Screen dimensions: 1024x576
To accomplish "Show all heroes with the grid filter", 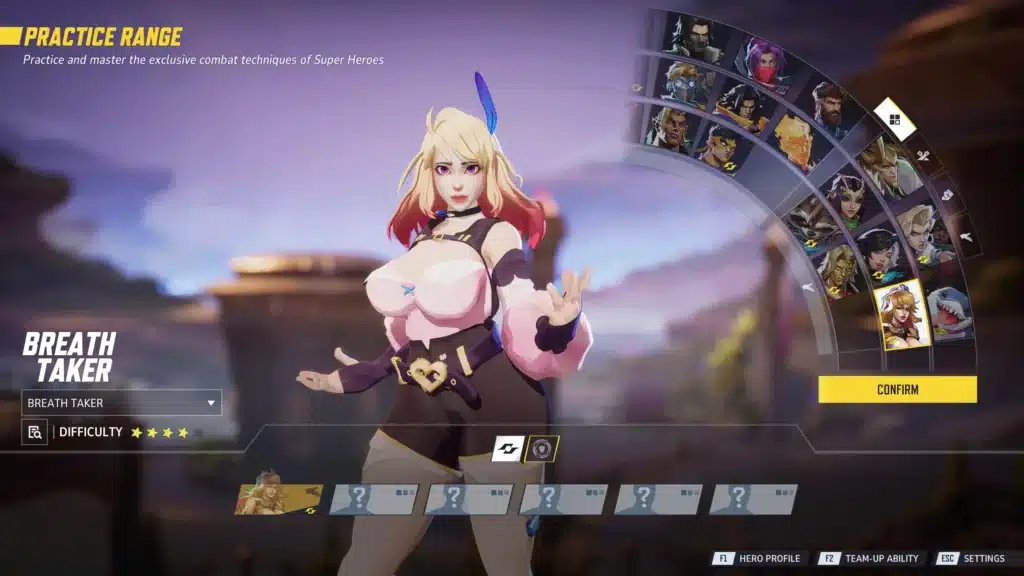I will click(x=894, y=120).
